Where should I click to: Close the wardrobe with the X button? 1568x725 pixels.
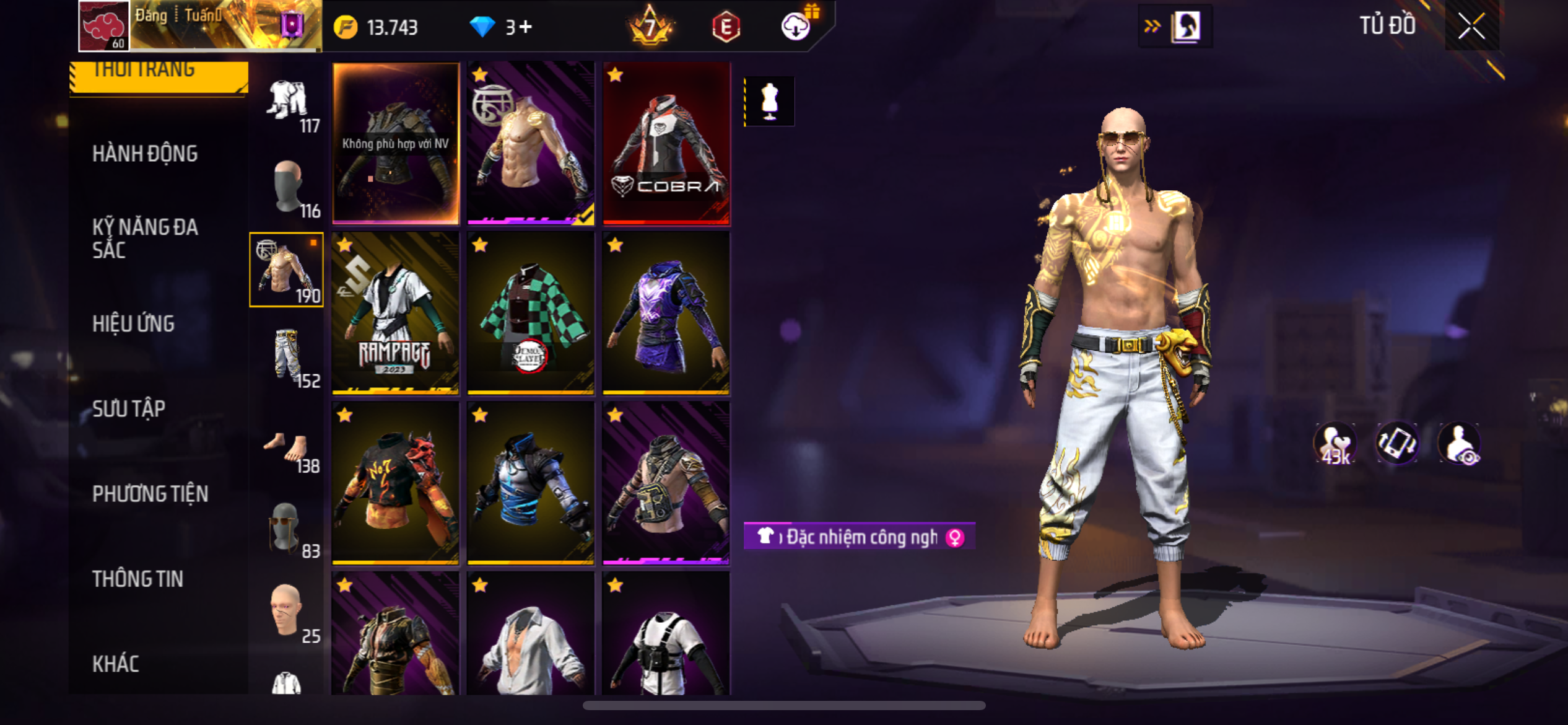tap(1471, 26)
